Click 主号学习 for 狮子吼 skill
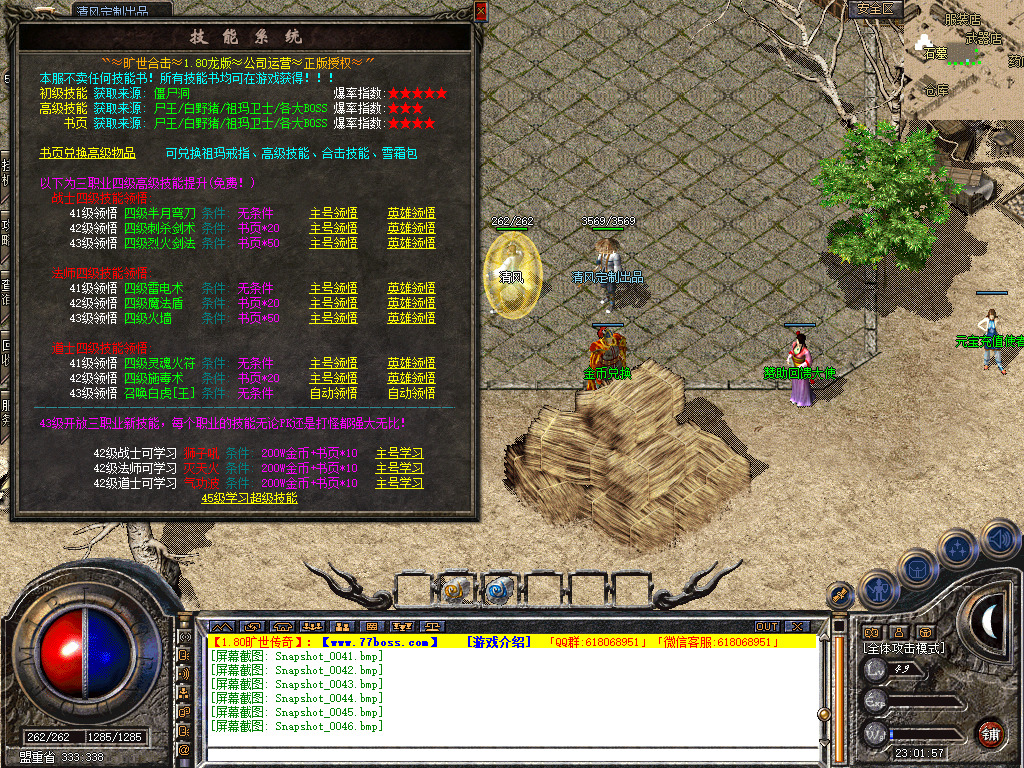Viewport: 1024px width, 768px height. (x=399, y=453)
